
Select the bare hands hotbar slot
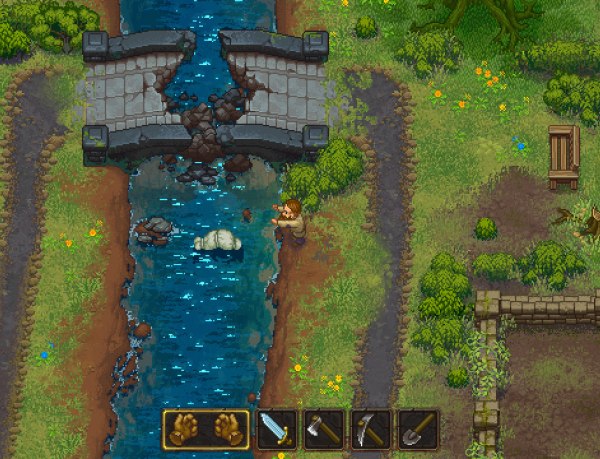point(206,429)
